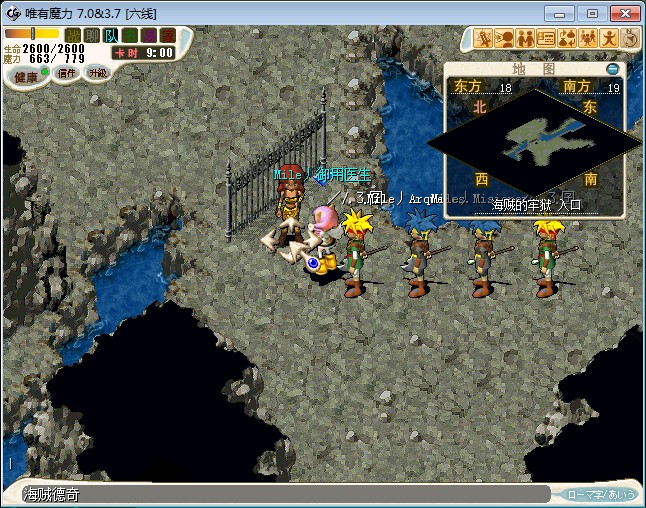Image resolution: width=646 pixels, height=508 pixels.
Task: Open the 健康 health status button
Action: (27, 76)
